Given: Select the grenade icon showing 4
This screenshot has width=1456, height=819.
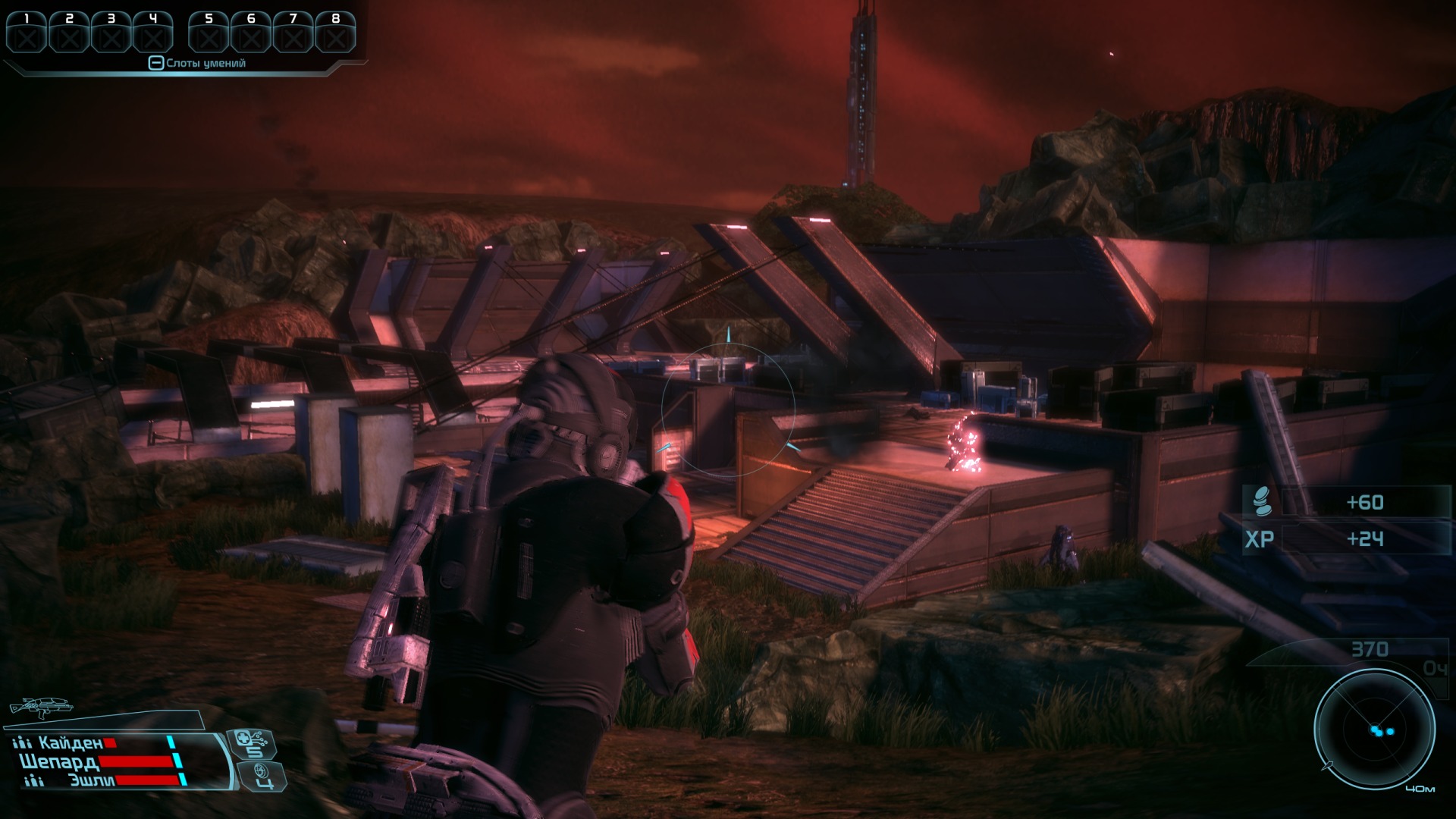Looking at the screenshot, I should pyautogui.click(x=262, y=776).
